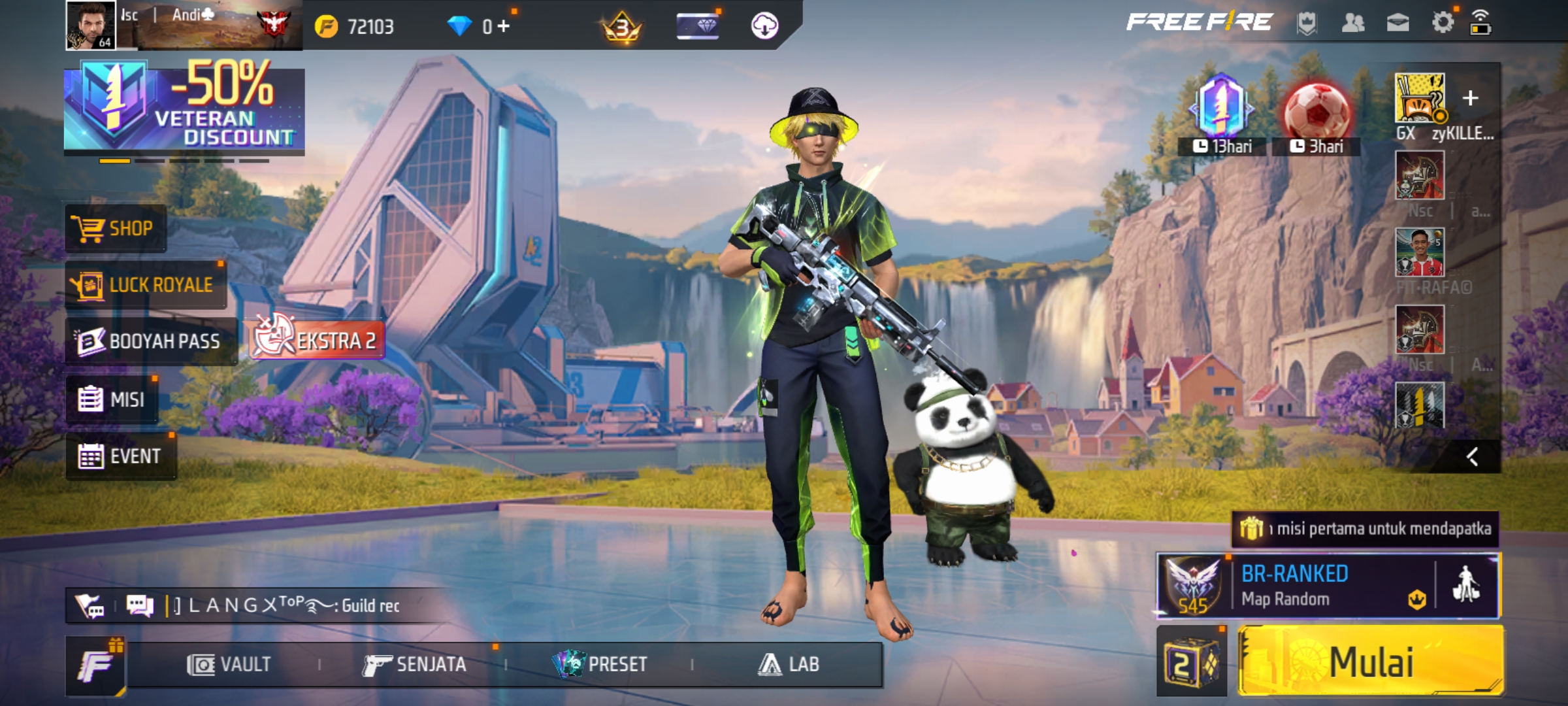Open the Senjata weapons tab

[415, 665]
